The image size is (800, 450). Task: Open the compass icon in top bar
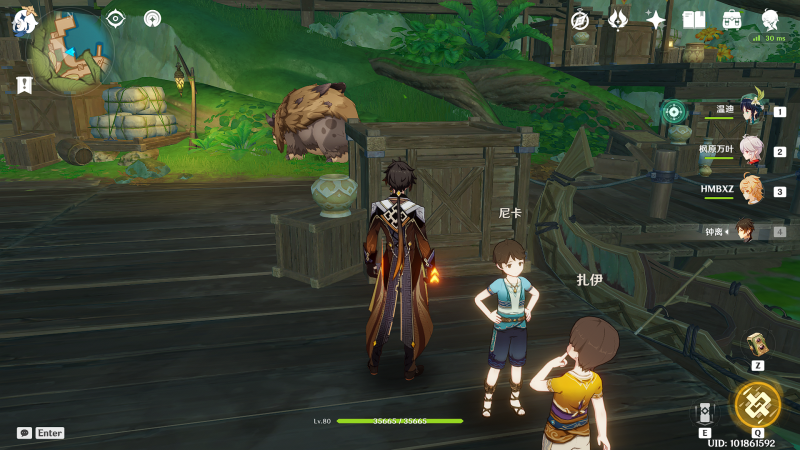(x=581, y=19)
